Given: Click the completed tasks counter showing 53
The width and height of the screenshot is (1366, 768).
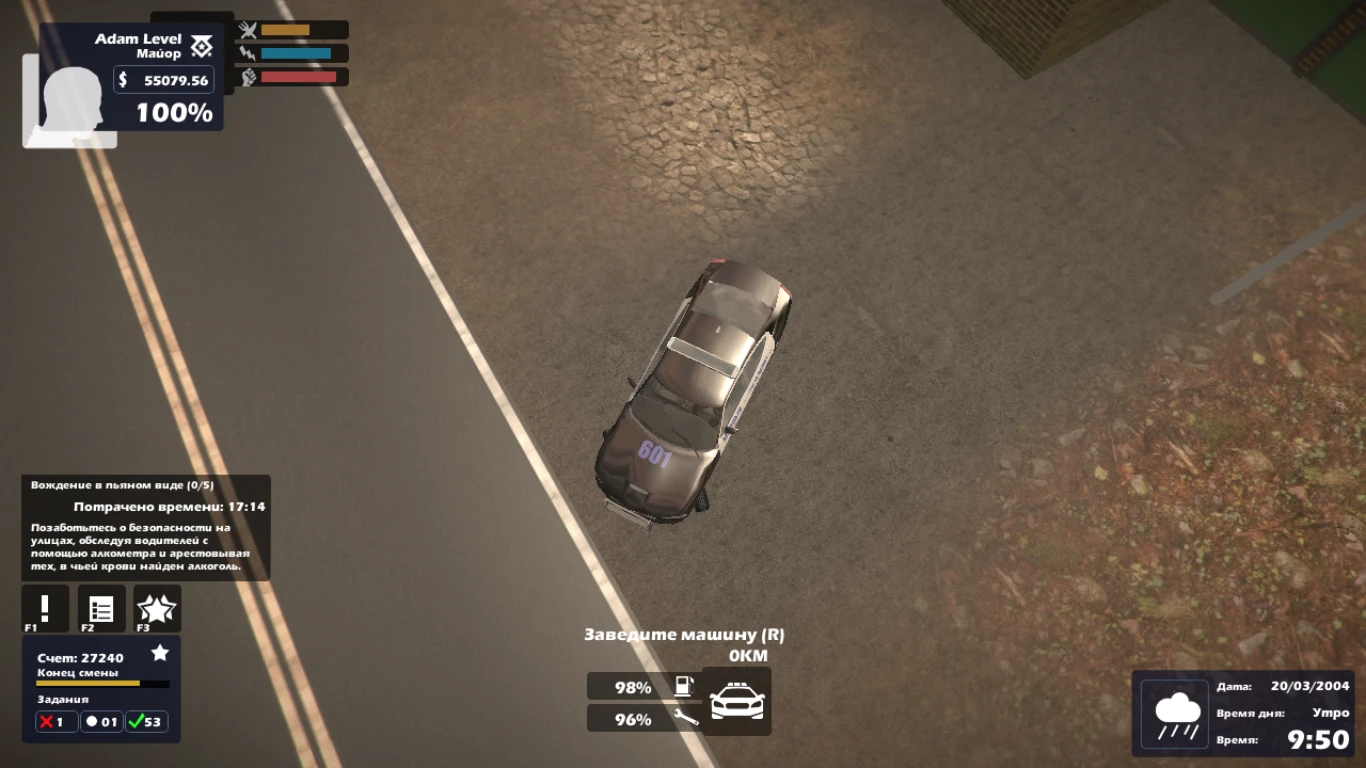Looking at the screenshot, I should [146, 721].
